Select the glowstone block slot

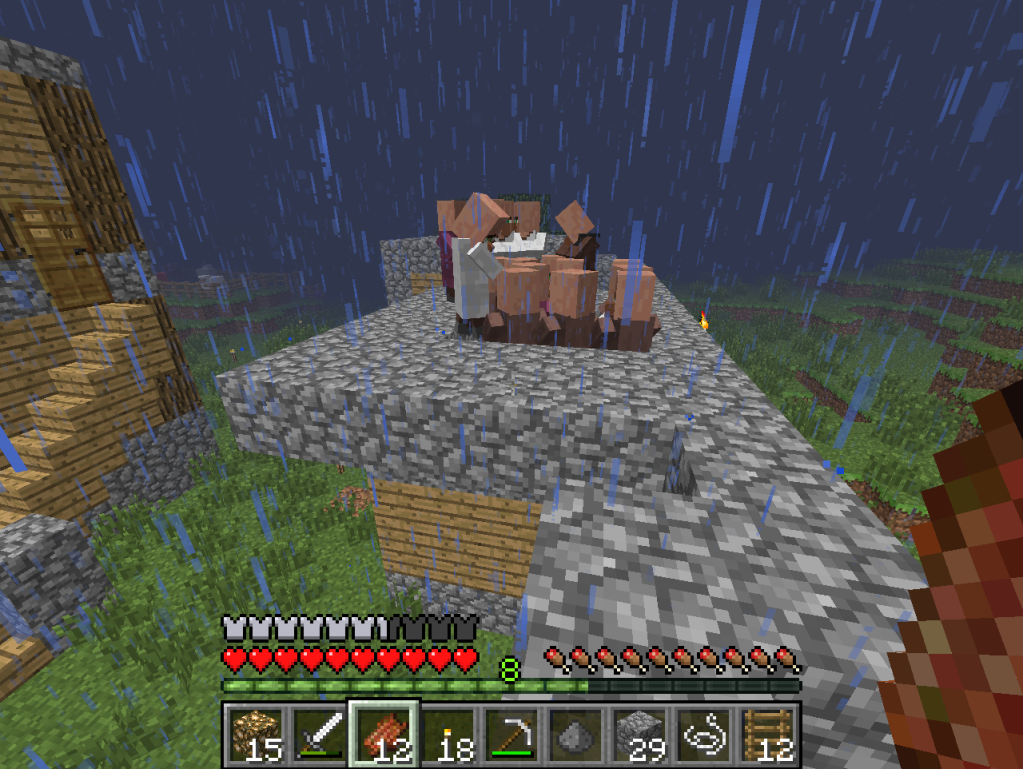(x=254, y=734)
